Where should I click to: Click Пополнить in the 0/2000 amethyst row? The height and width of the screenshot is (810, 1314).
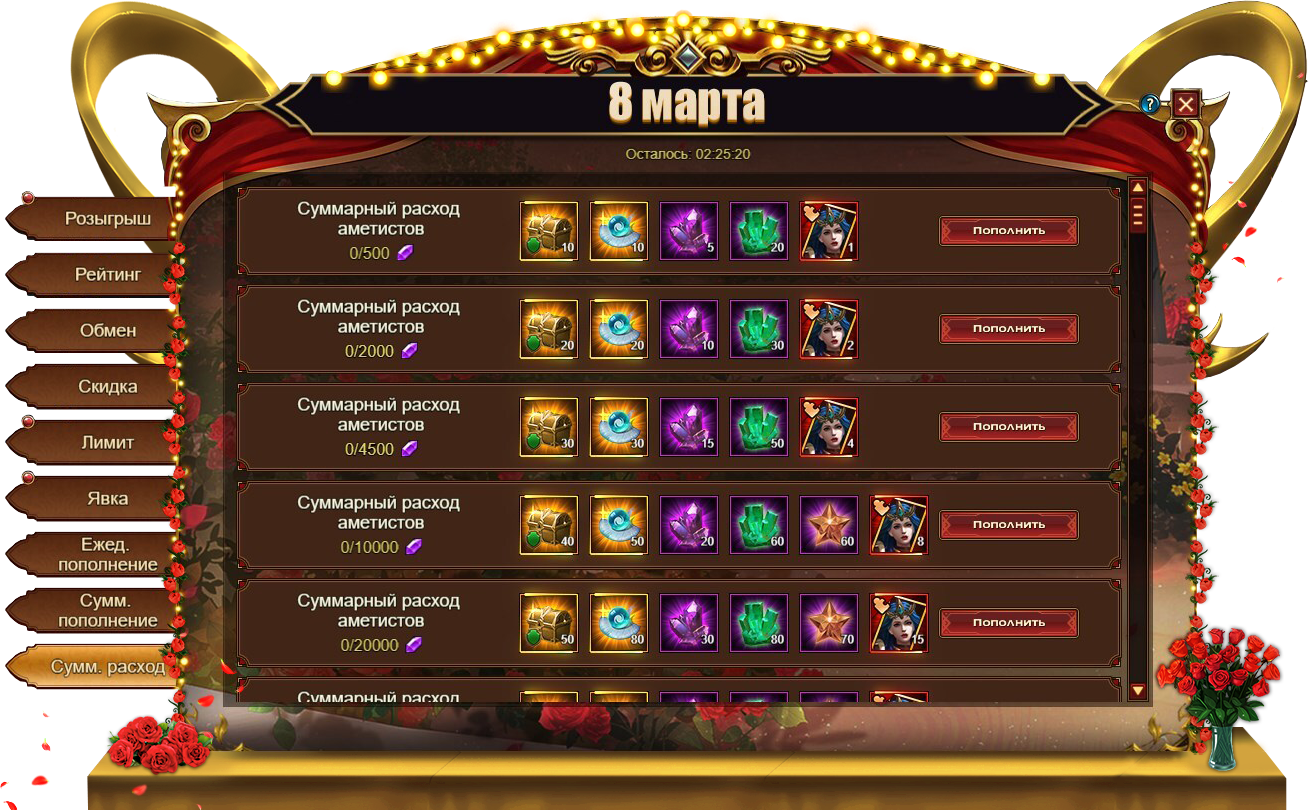(1008, 328)
